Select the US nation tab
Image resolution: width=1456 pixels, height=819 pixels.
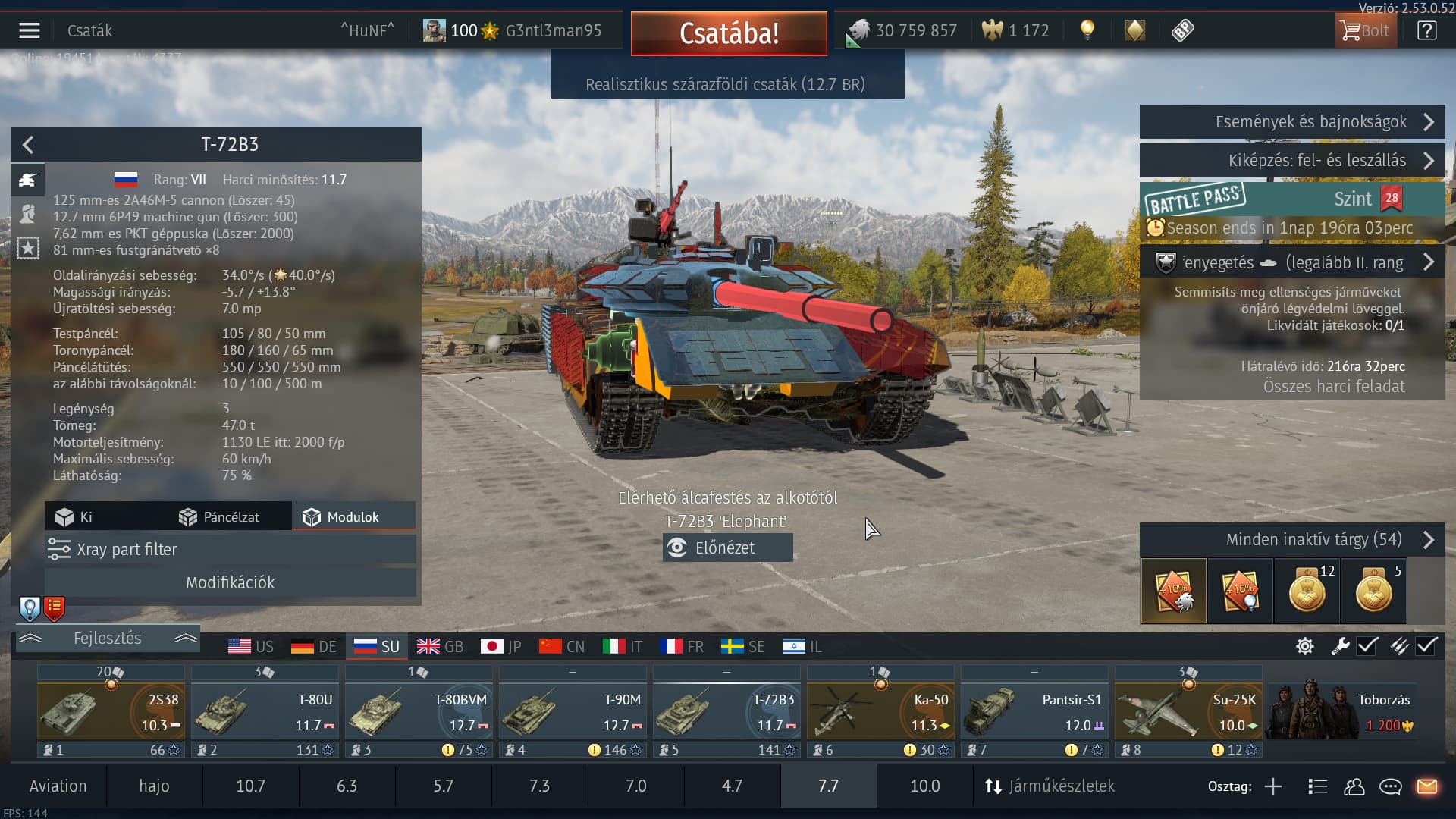(250, 647)
